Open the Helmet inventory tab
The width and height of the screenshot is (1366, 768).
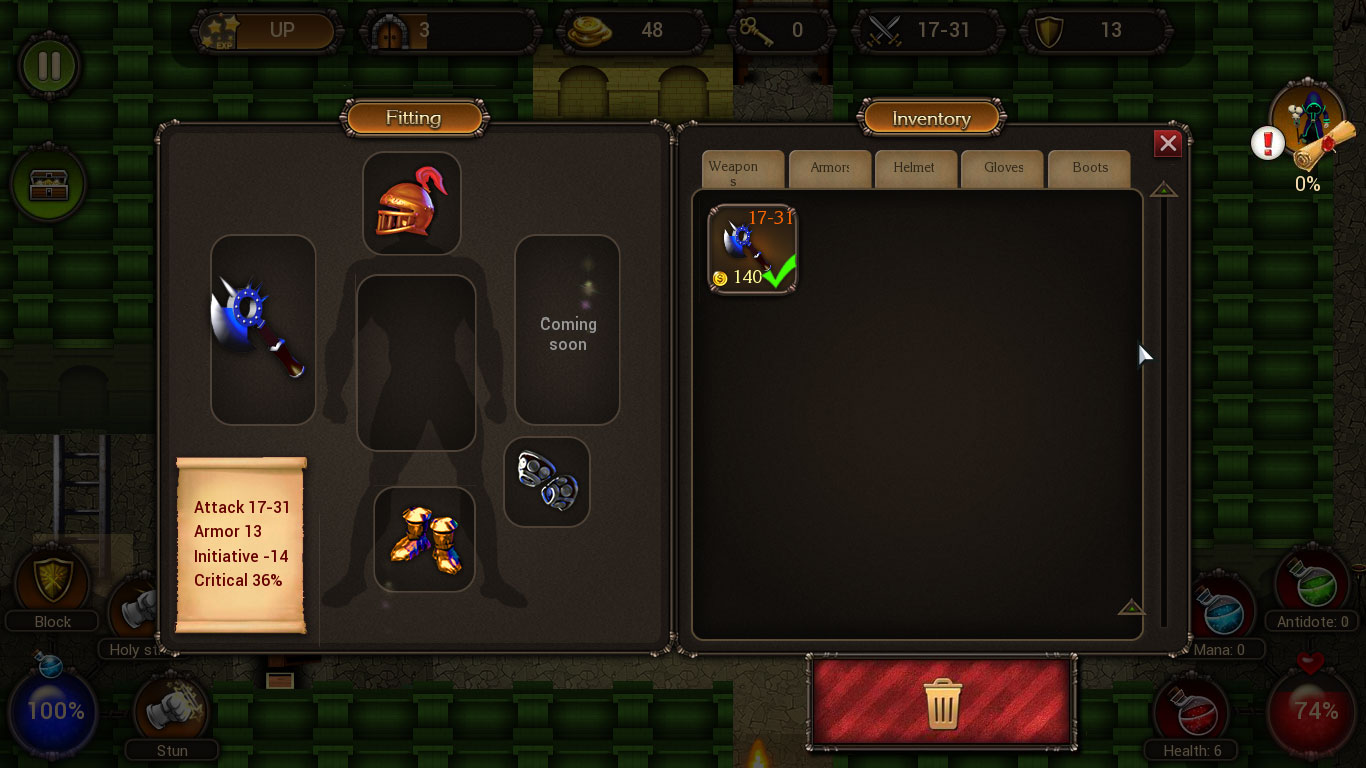[x=915, y=168]
